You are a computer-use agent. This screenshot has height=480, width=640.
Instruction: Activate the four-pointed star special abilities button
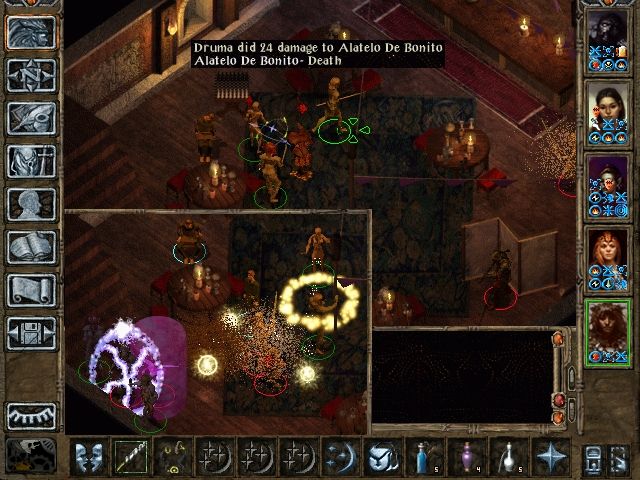(550, 458)
